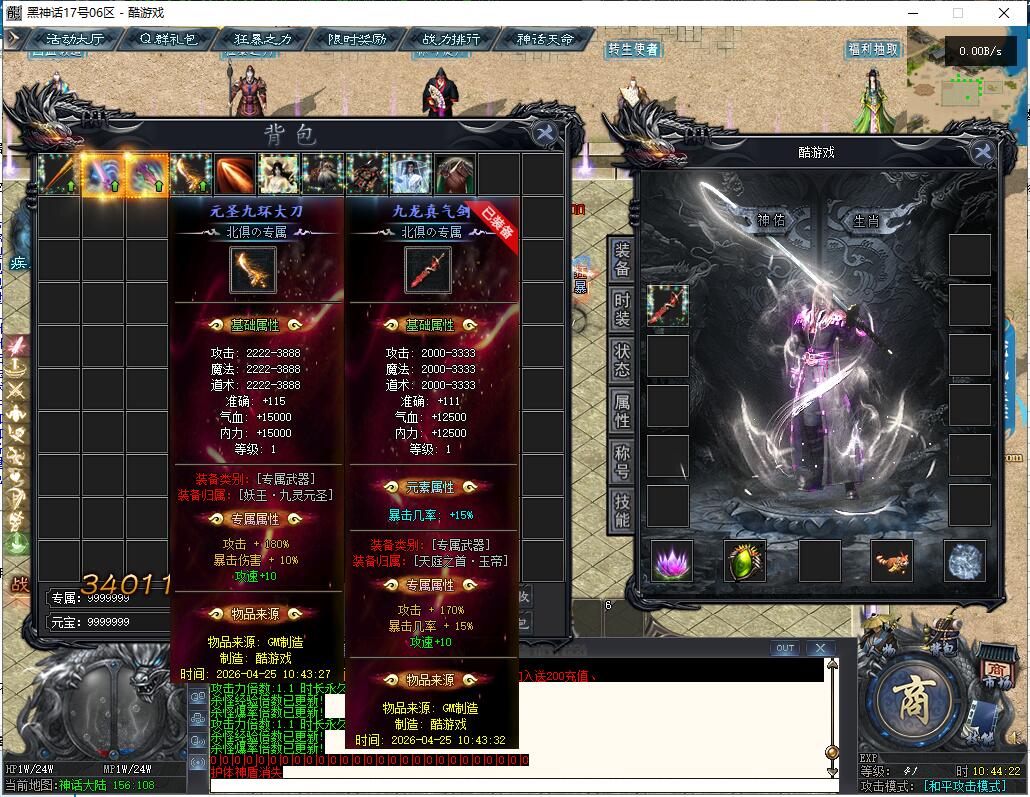Image resolution: width=1030 pixels, height=797 pixels.
Task: Switch to the 属性 attributes tab
Action: (x=622, y=410)
